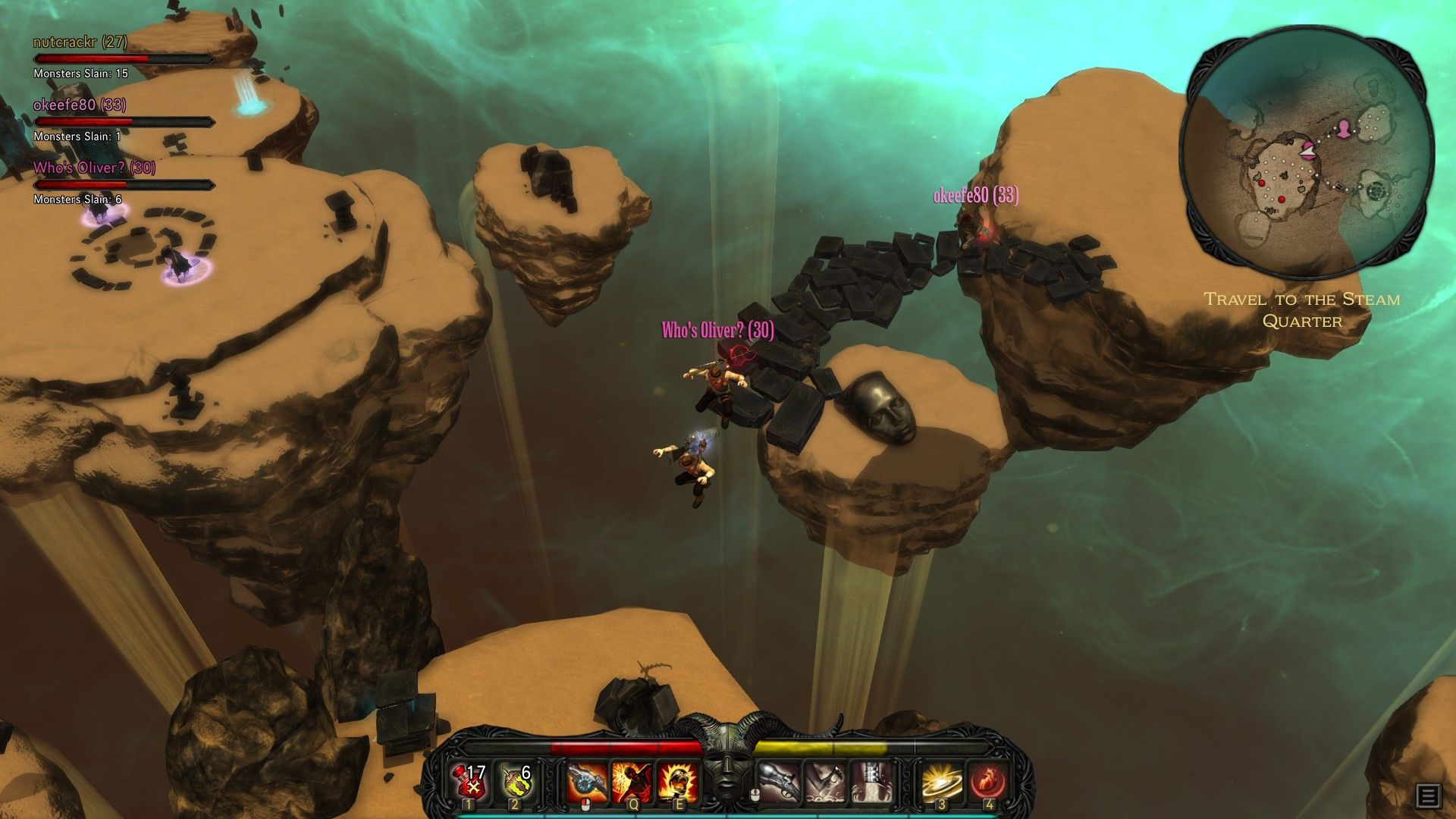
Task: Trigger the red heart ability in slot 4
Action: pyautogui.click(x=987, y=782)
